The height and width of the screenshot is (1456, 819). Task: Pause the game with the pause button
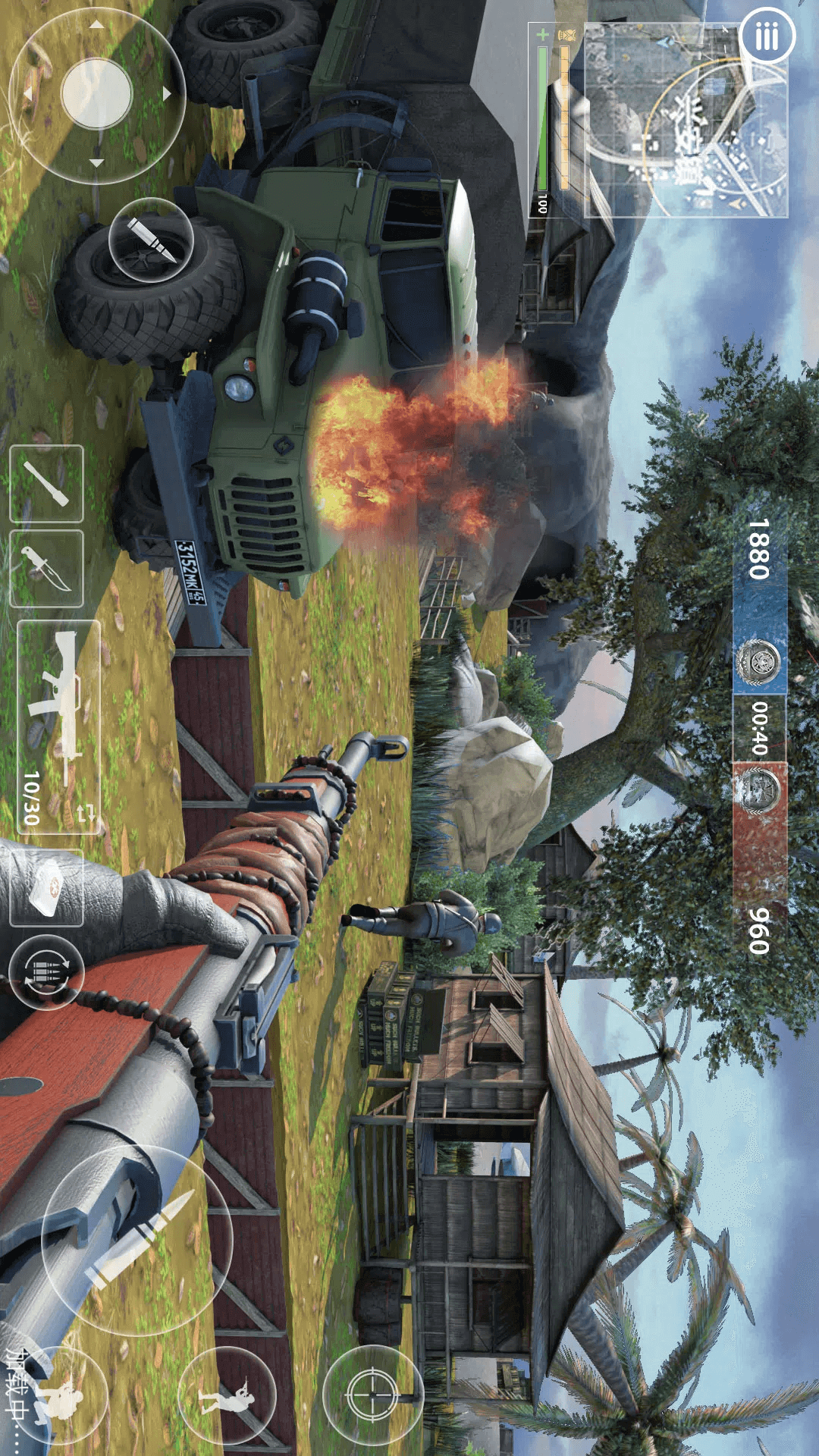[766, 36]
